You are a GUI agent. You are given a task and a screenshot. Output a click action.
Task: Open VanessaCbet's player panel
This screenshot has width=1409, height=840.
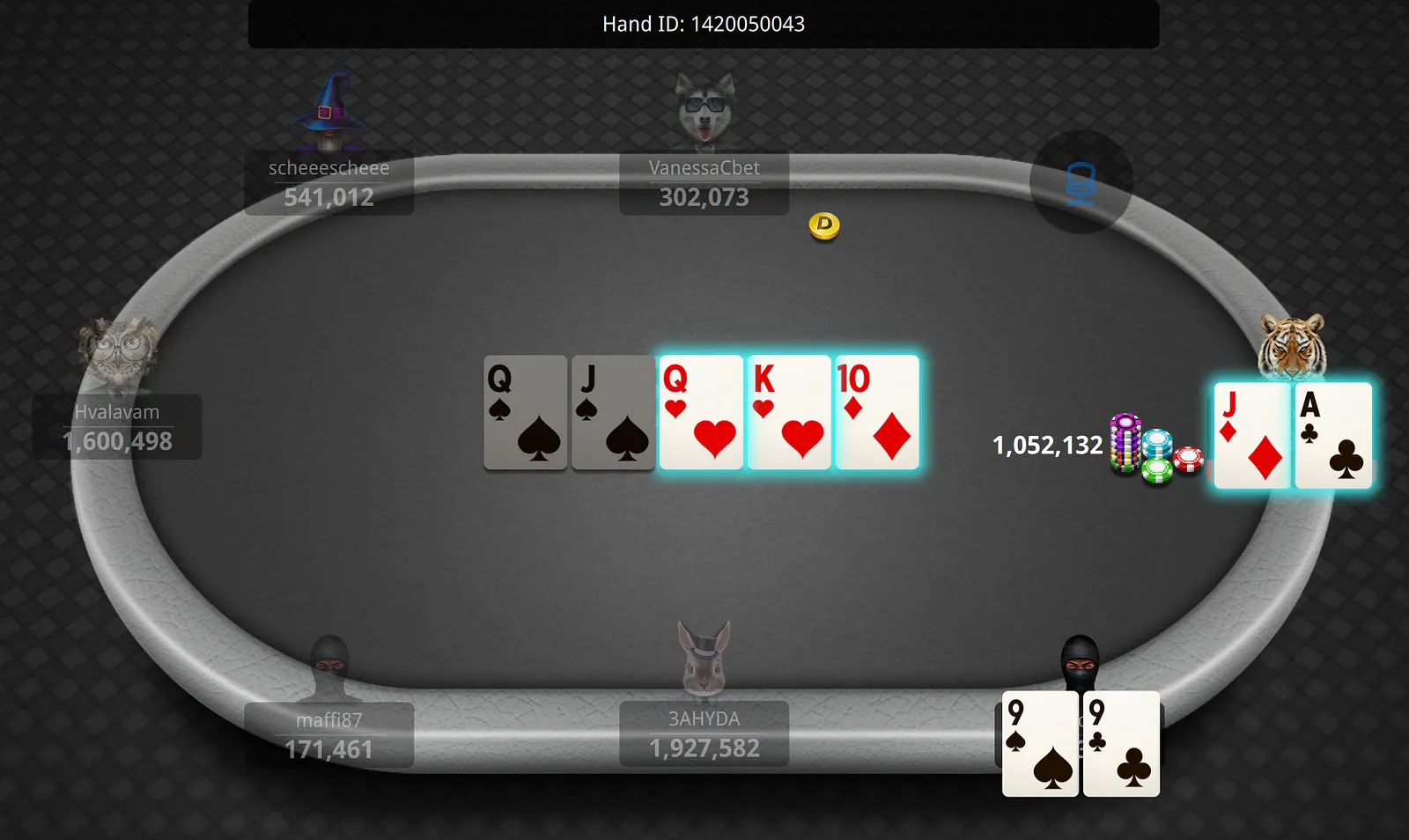coord(704,183)
